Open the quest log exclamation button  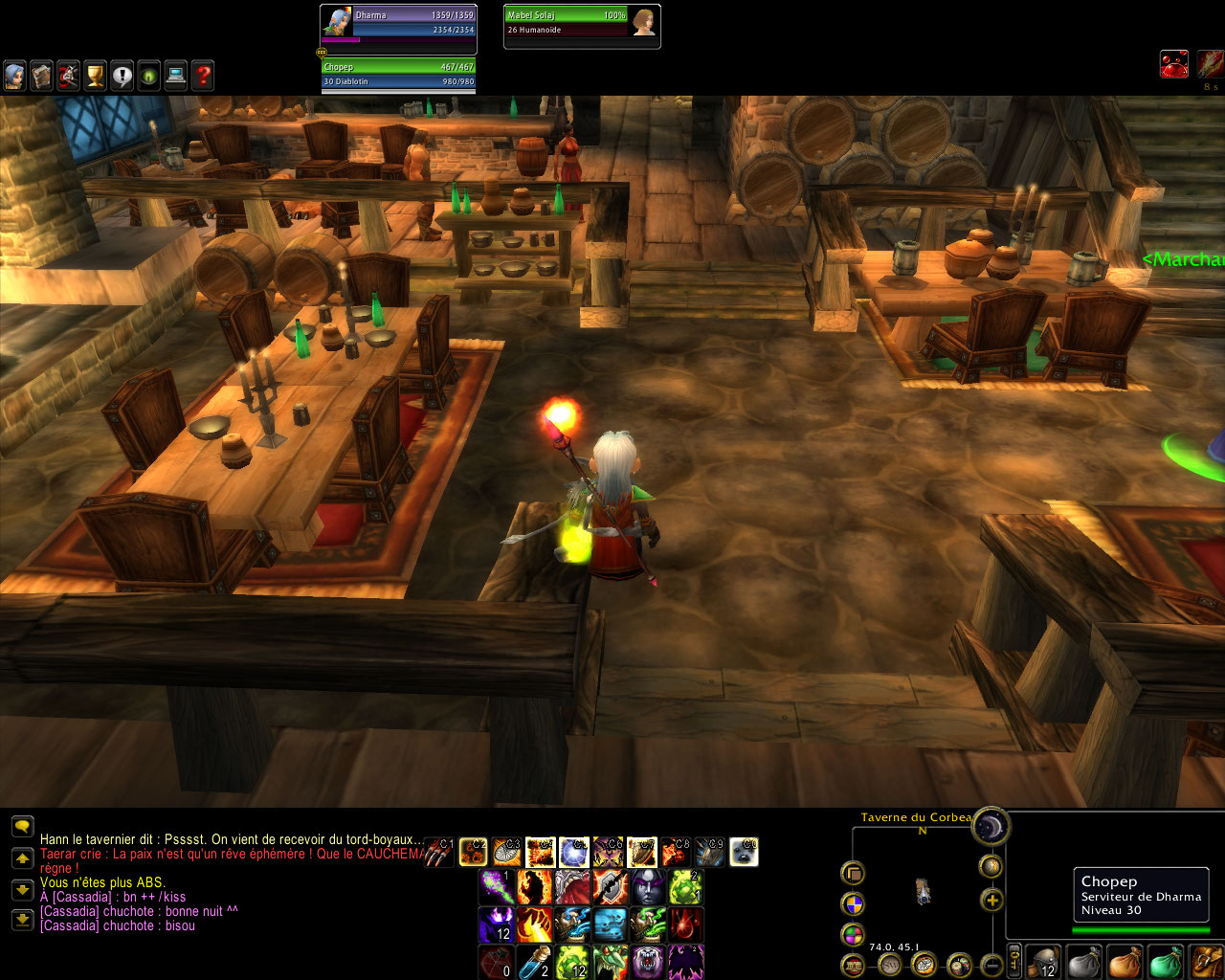[x=122, y=76]
